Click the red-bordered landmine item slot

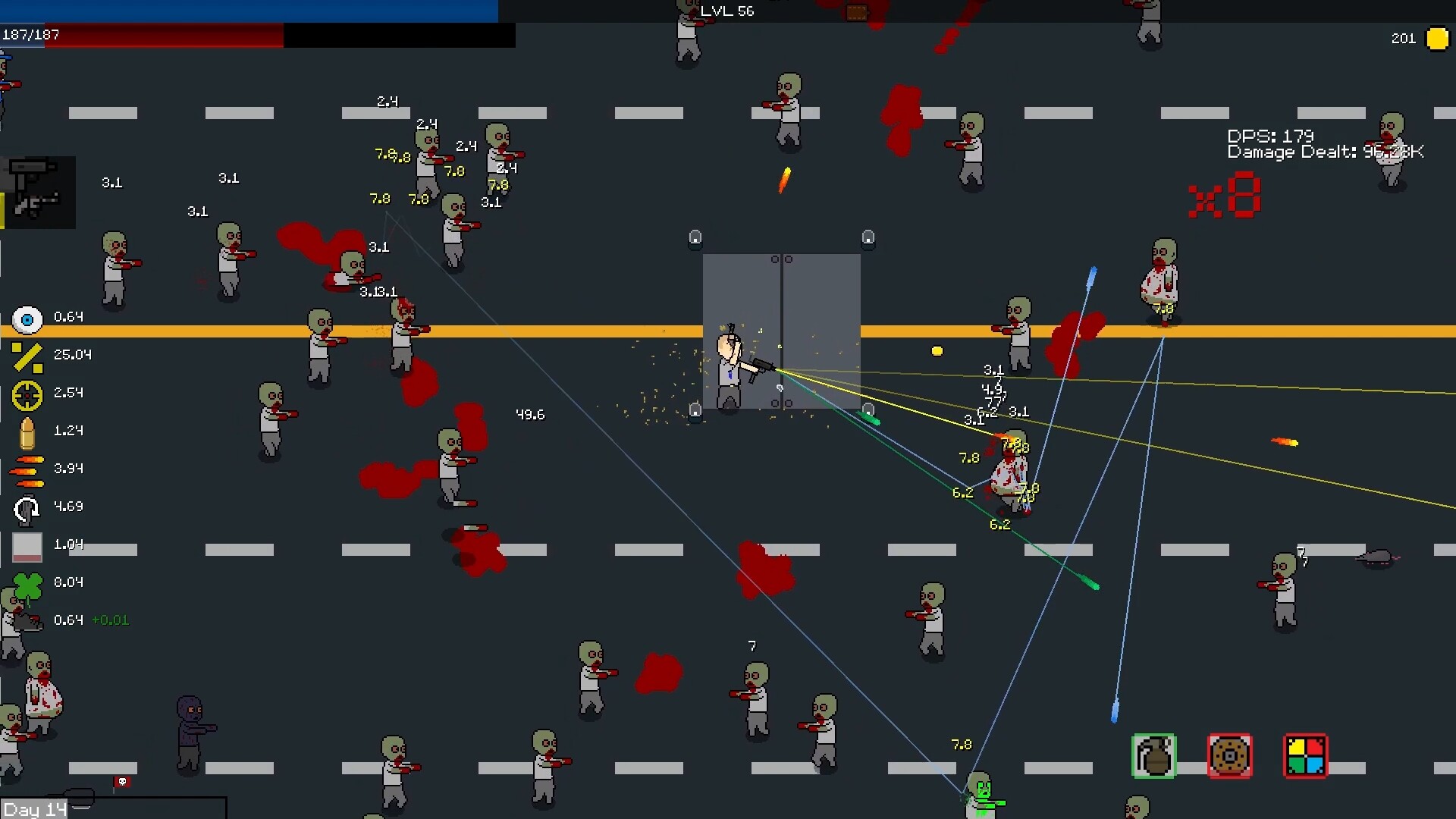click(1230, 756)
